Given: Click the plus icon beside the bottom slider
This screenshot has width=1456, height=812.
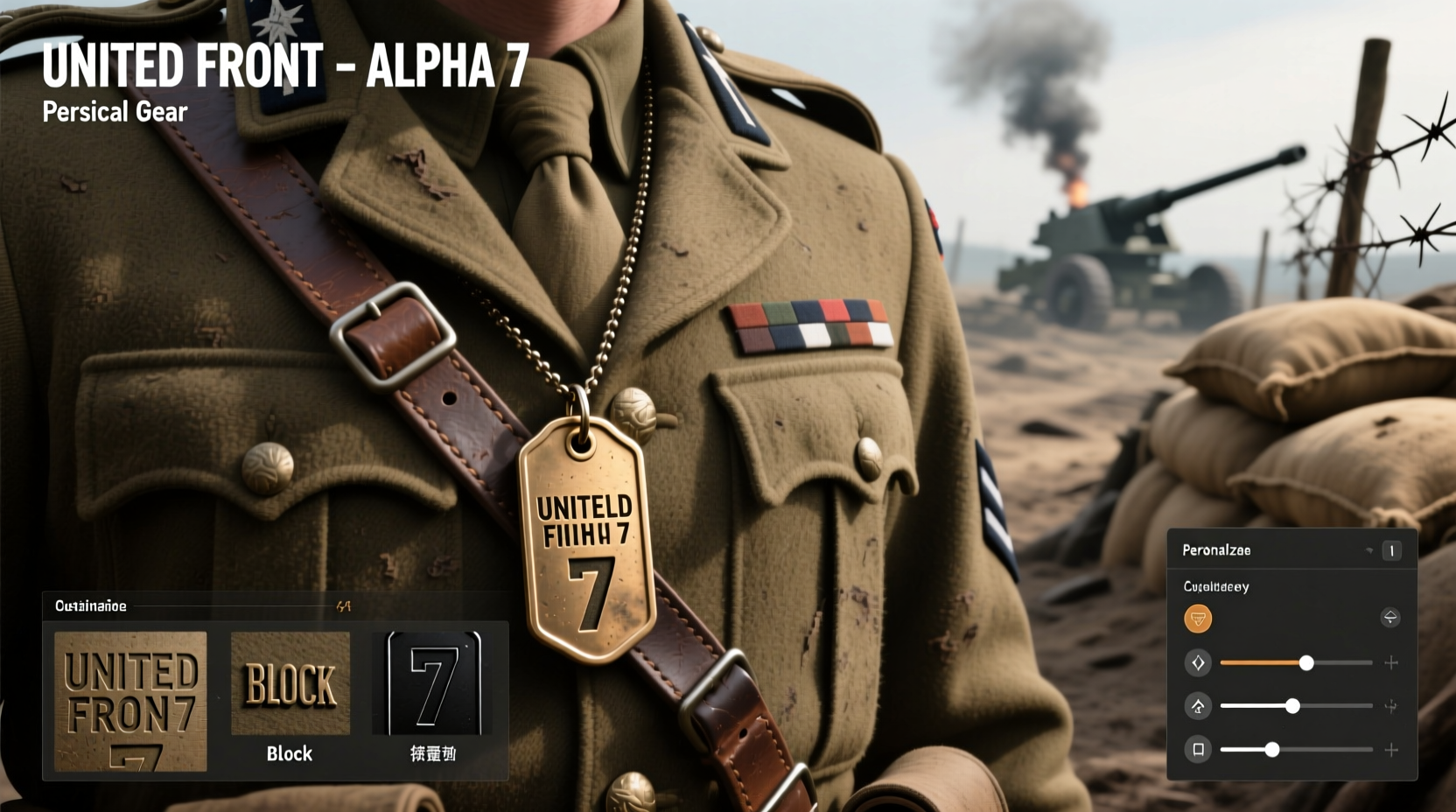Looking at the screenshot, I should (1392, 750).
